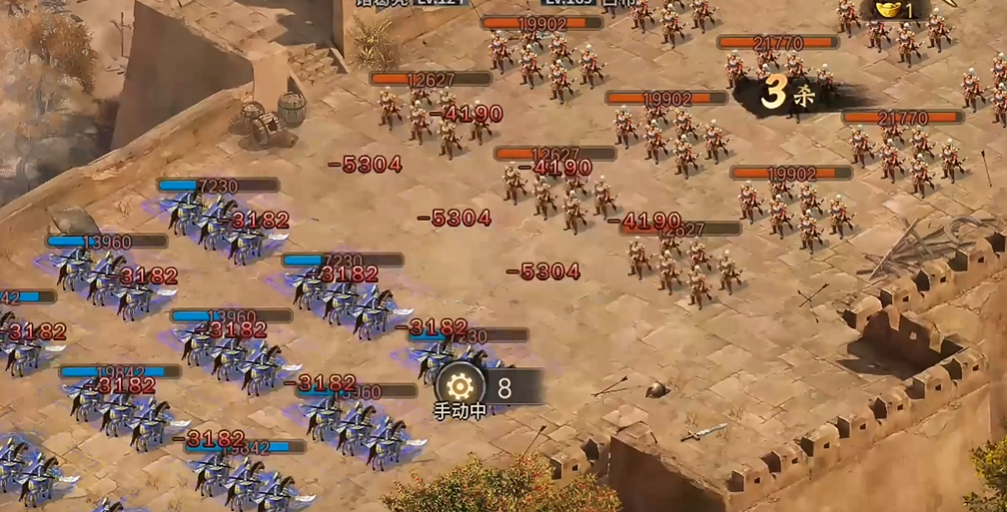This screenshot has width=1007, height=512.
Task: Tap the gold ingot reward icon
Action: 887,9
